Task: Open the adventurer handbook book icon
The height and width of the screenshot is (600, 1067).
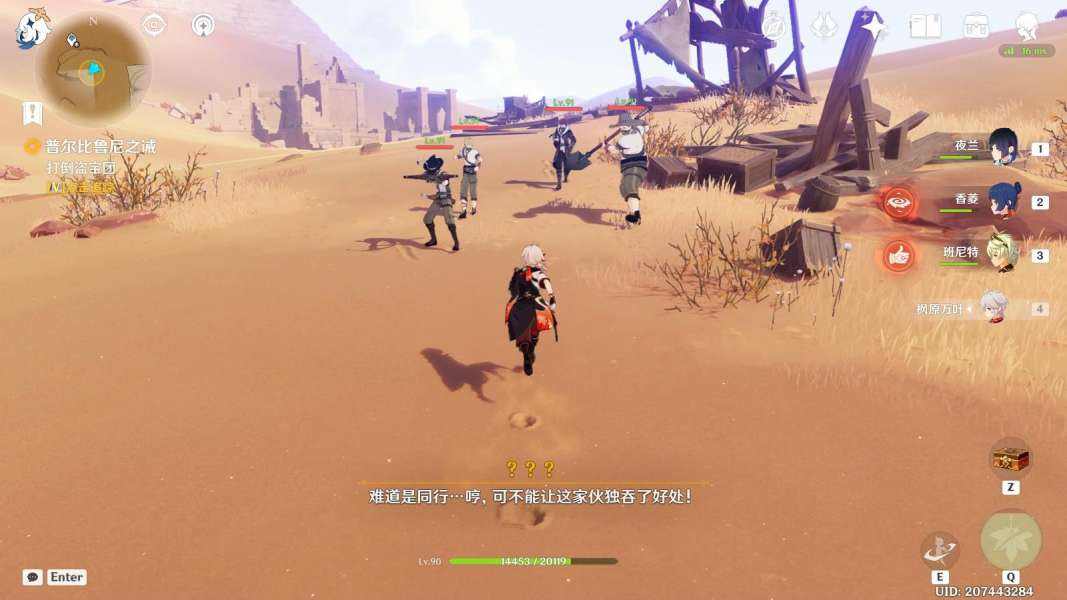Action: 925,26
